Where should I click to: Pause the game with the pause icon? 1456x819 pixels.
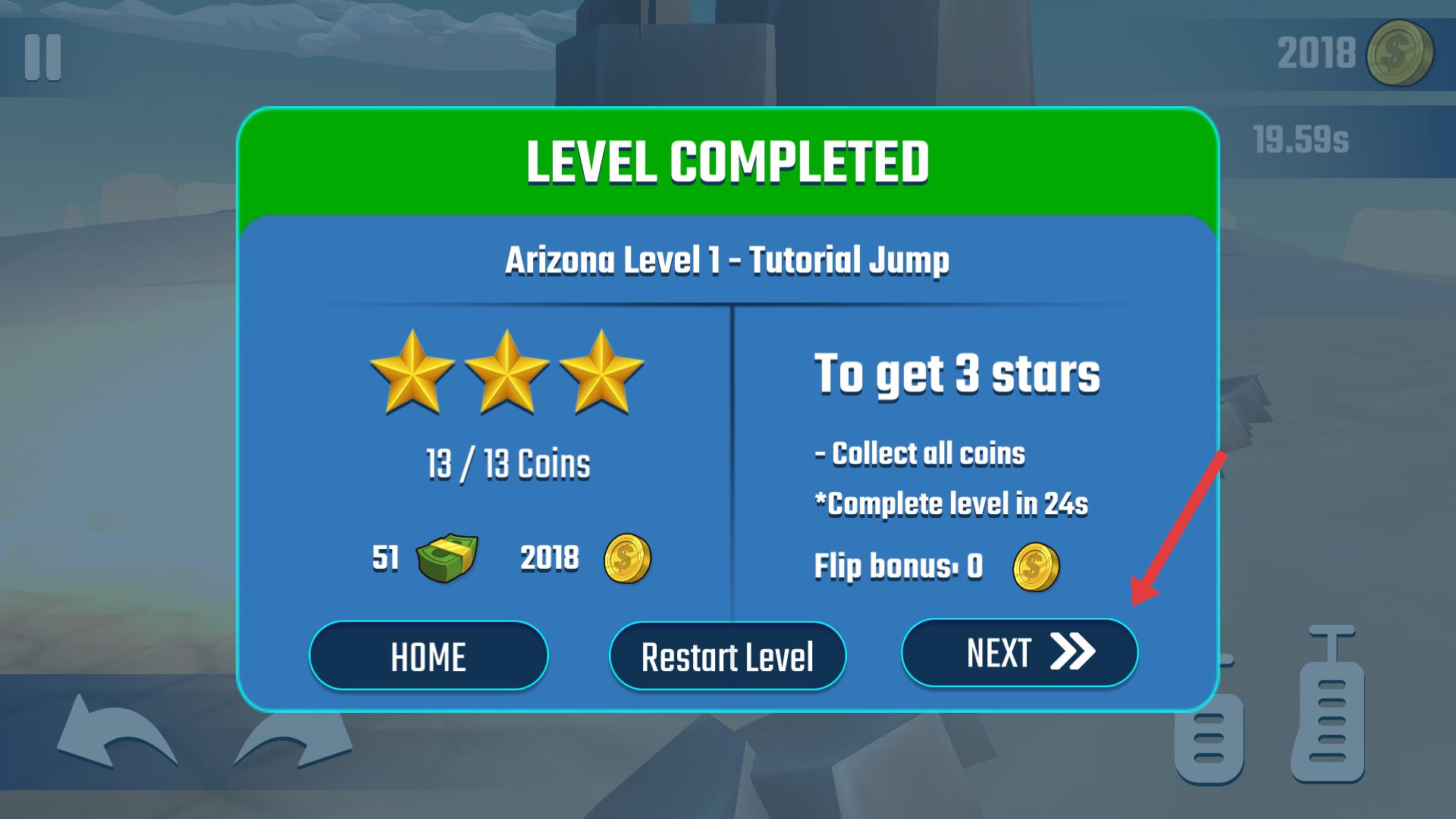coord(42,58)
